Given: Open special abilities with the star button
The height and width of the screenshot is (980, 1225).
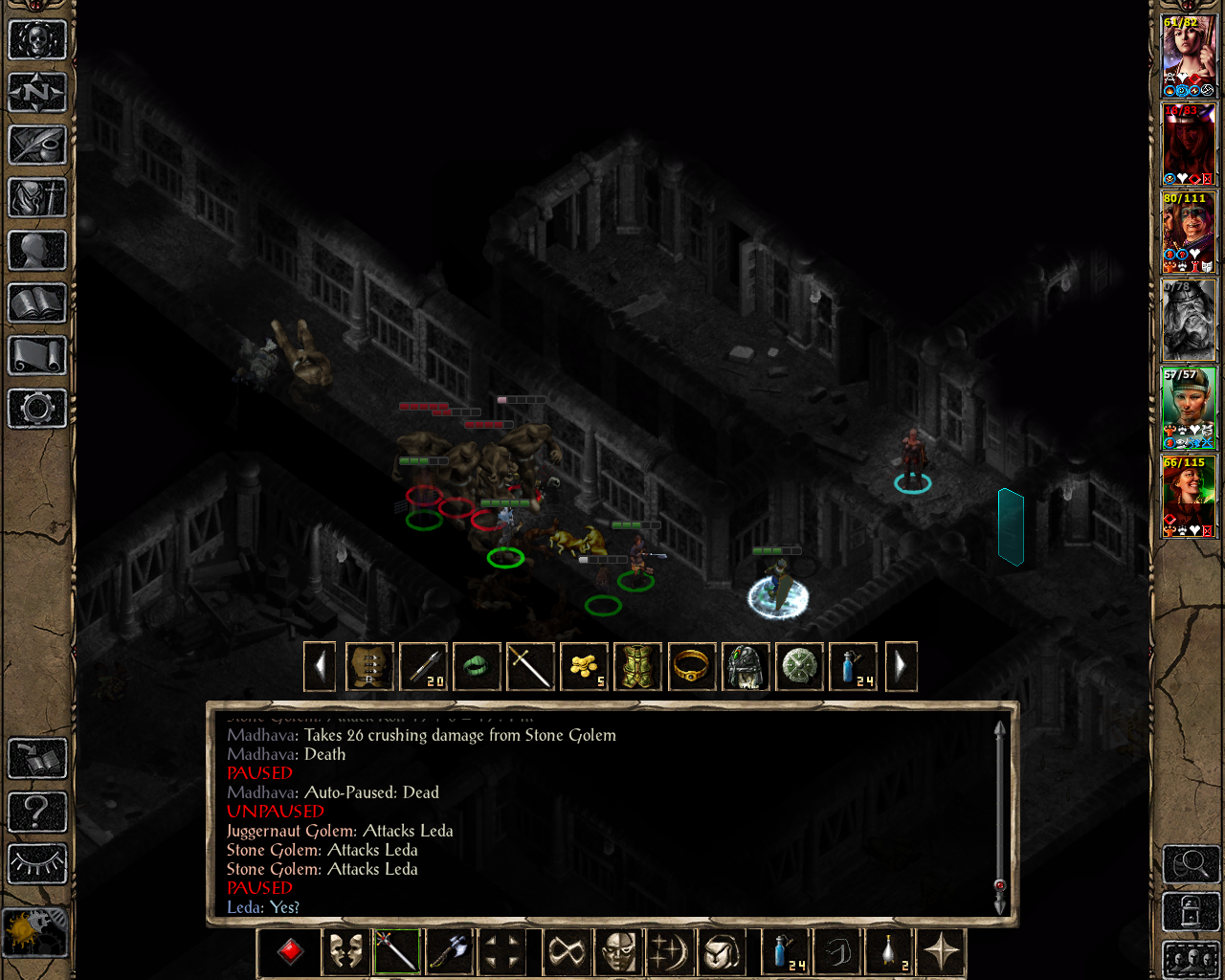Looking at the screenshot, I should [942, 952].
